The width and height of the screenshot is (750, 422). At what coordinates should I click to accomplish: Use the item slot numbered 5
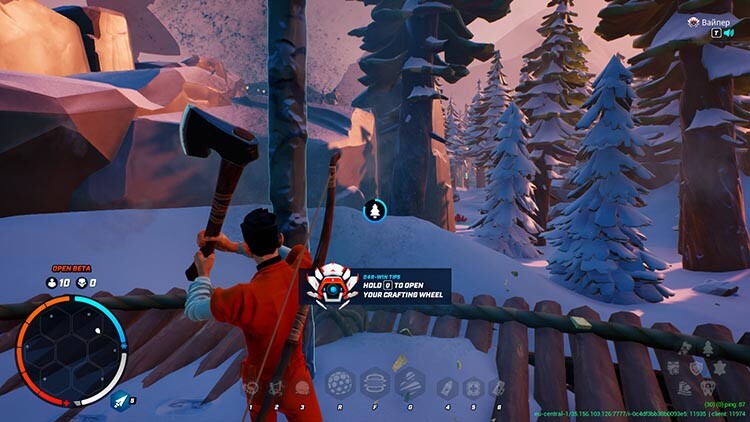tap(472, 387)
